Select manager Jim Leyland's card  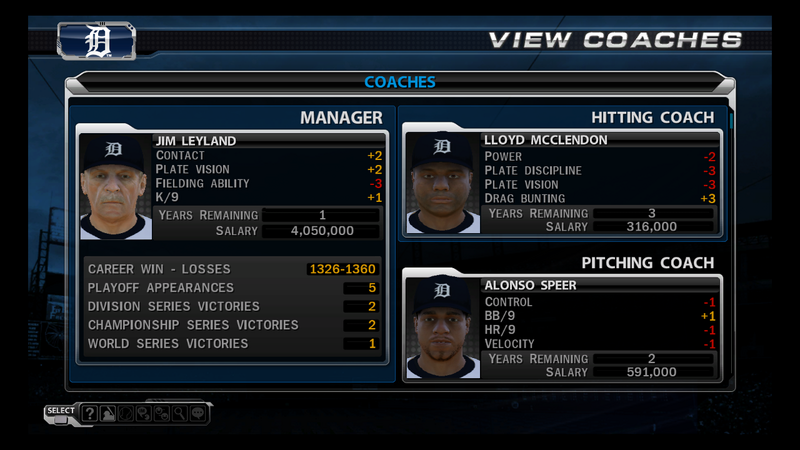pyautogui.click(x=232, y=187)
